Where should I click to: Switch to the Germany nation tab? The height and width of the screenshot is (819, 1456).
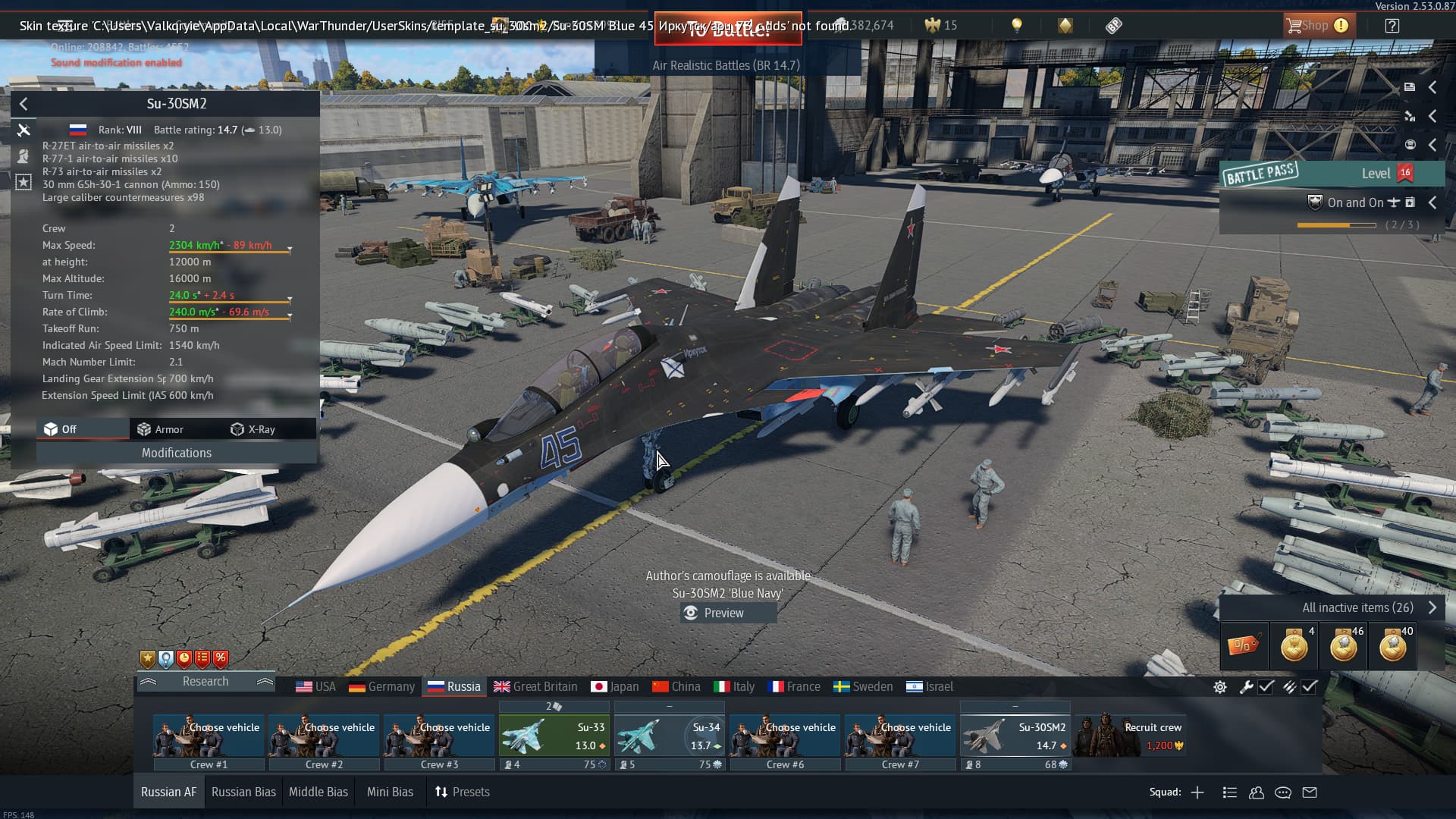tap(381, 686)
